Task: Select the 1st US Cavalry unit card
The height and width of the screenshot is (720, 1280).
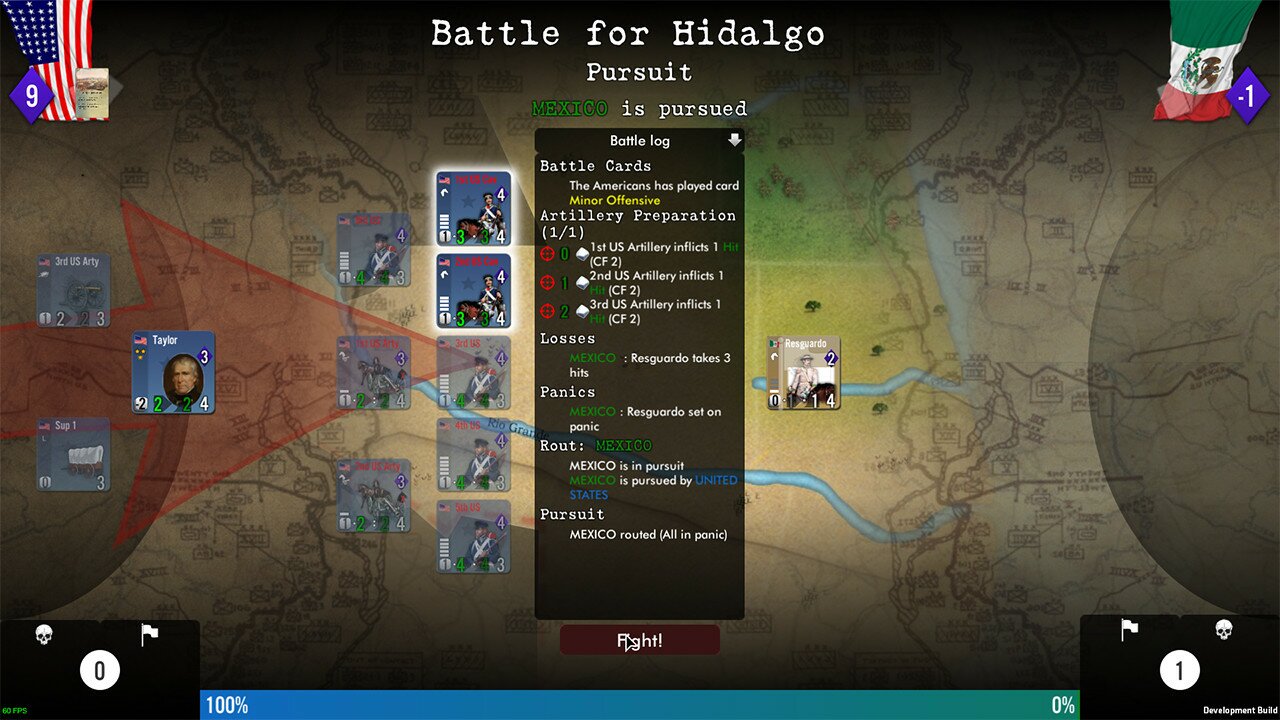Action: [x=474, y=208]
